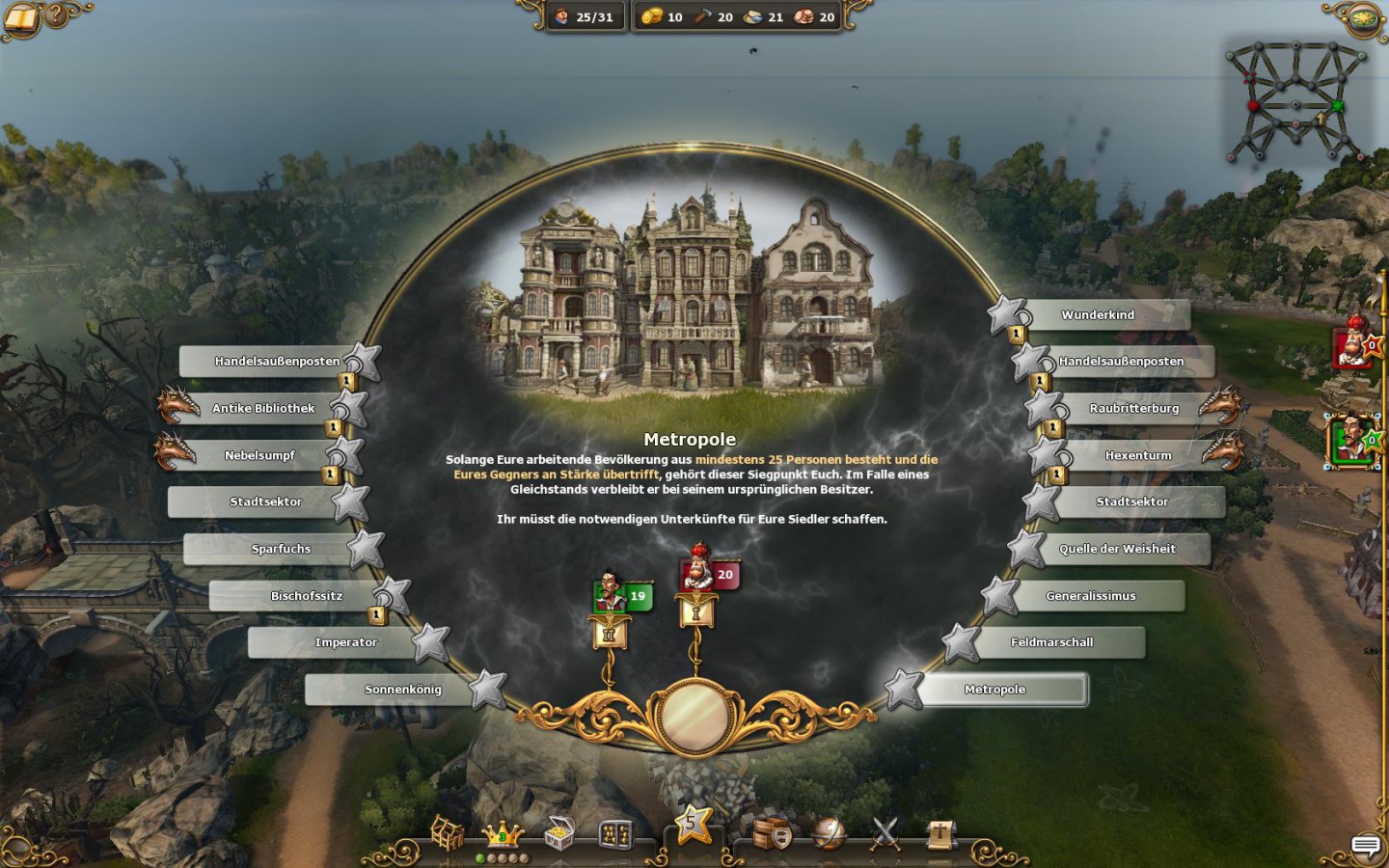The image size is (1389, 868).
Task: Select the Sparfuchs victory point
Action: coord(281,549)
